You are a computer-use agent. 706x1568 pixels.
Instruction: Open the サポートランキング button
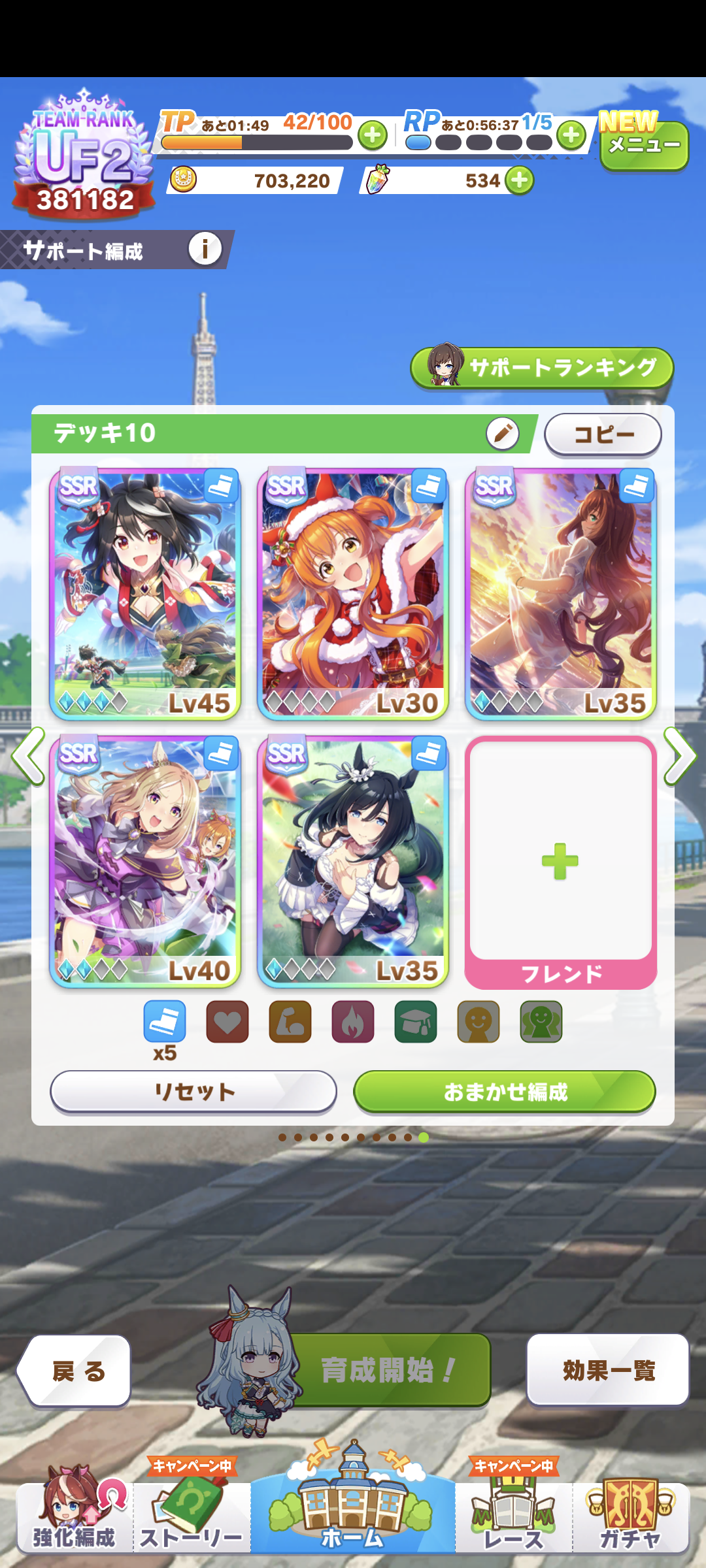point(542,367)
